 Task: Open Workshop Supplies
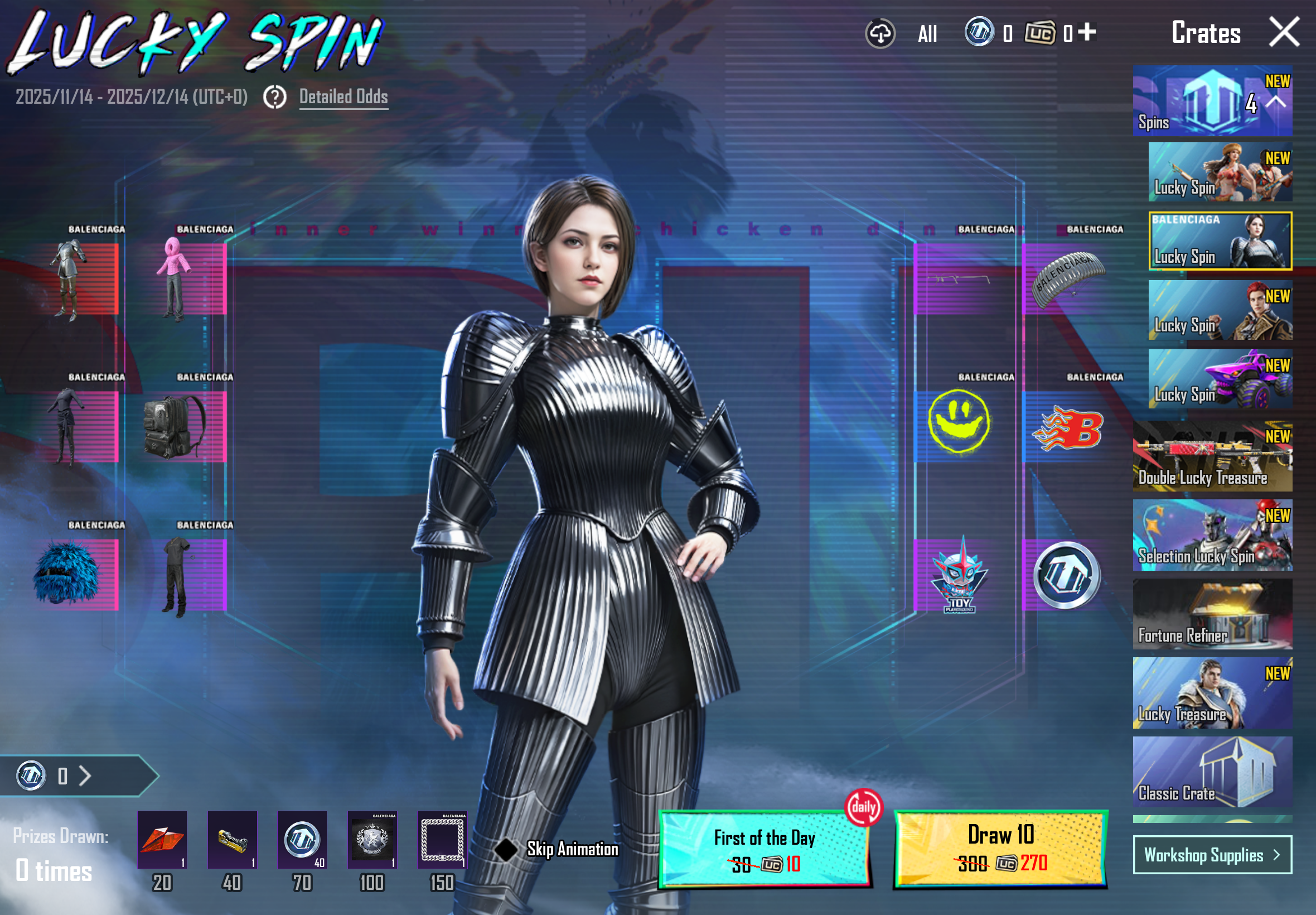coord(1212,855)
